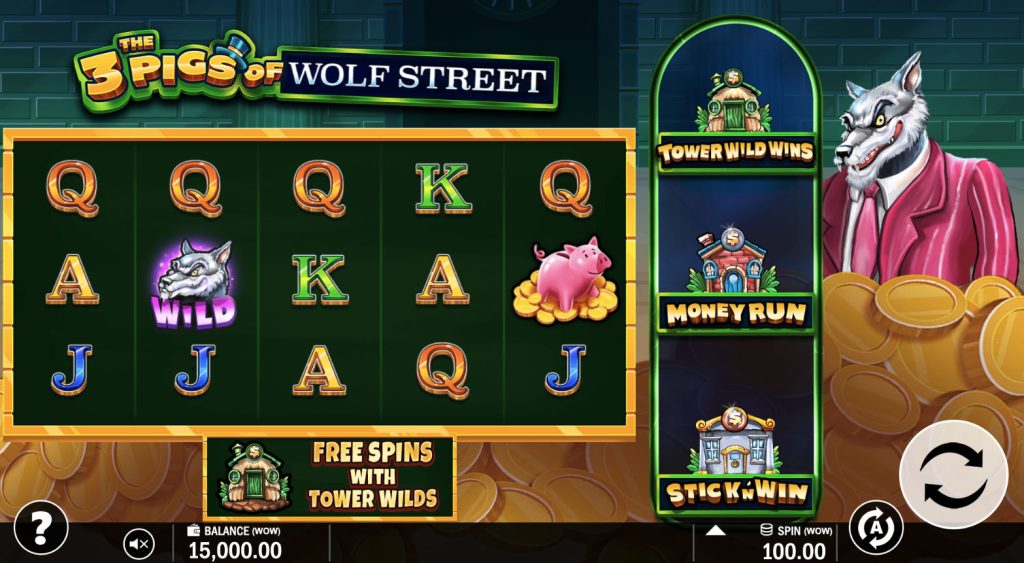Expand bet options with the up arrow
Viewport: 1024px width, 563px height.
[715, 530]
